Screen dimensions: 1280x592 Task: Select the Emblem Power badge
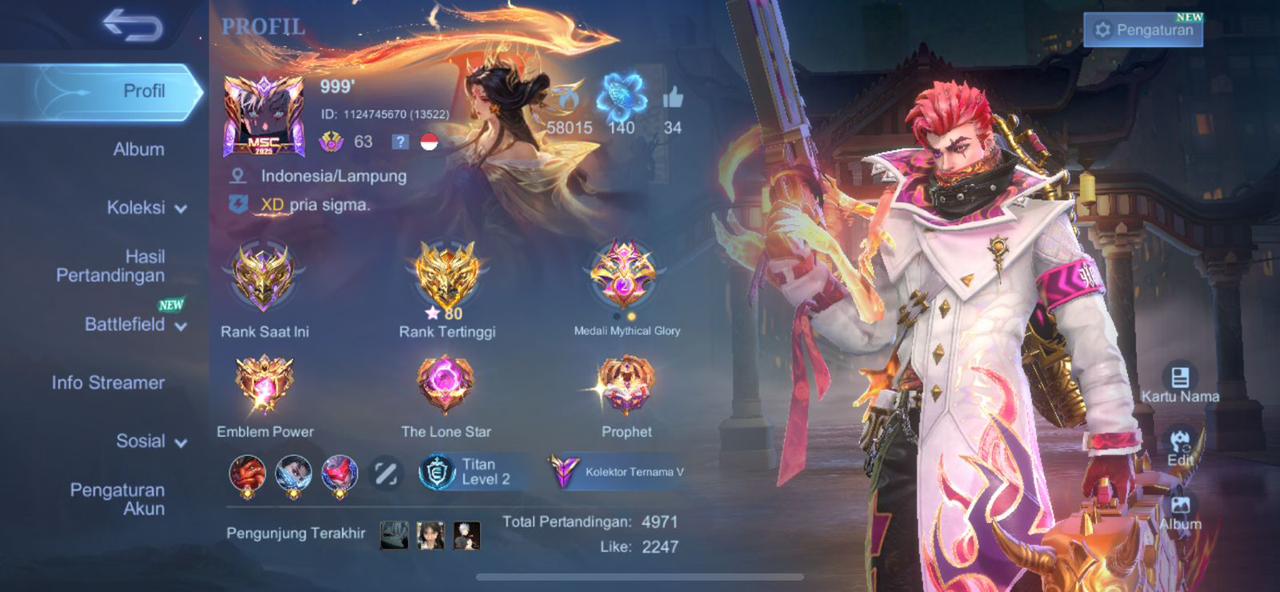click(x=264, y=385)
